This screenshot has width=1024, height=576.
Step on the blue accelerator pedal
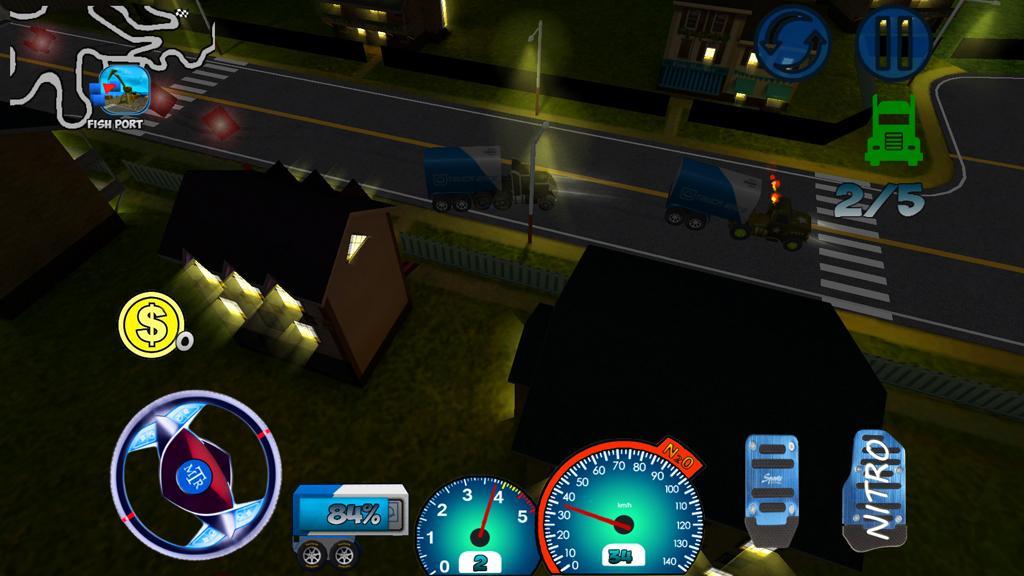[x=772, y=491]
